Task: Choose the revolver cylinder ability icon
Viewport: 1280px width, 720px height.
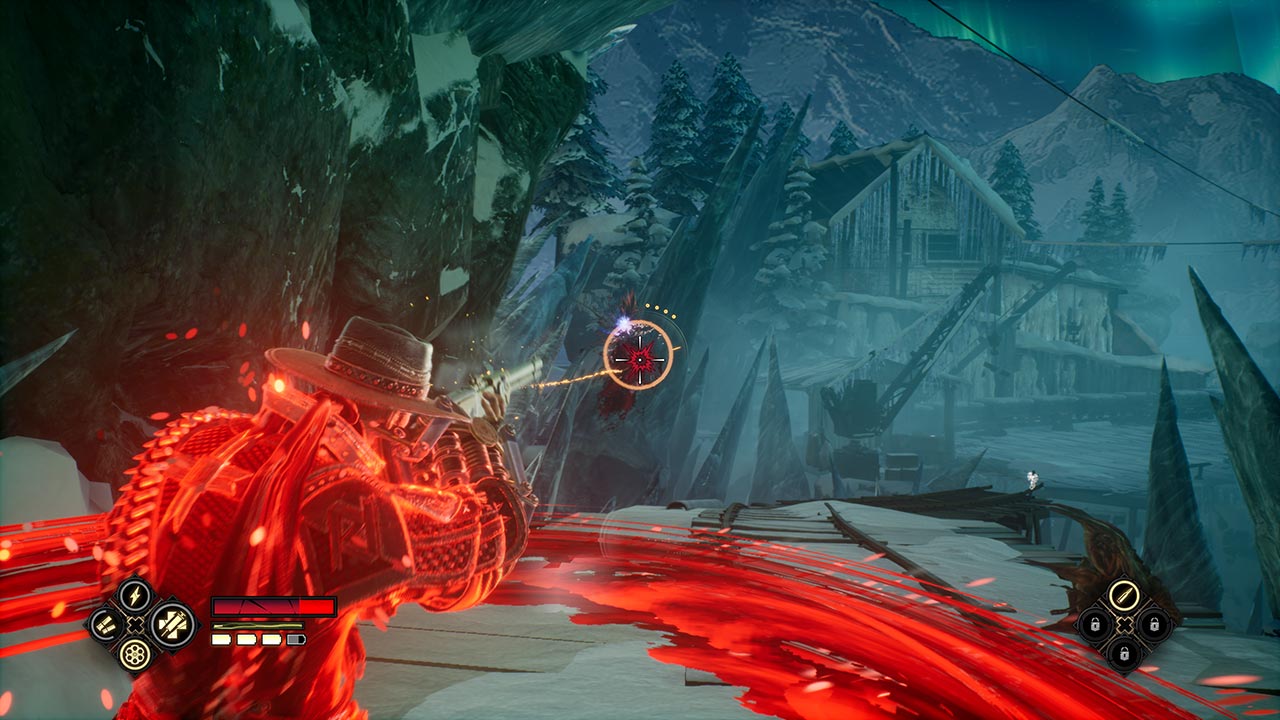Action: [133, 654]
